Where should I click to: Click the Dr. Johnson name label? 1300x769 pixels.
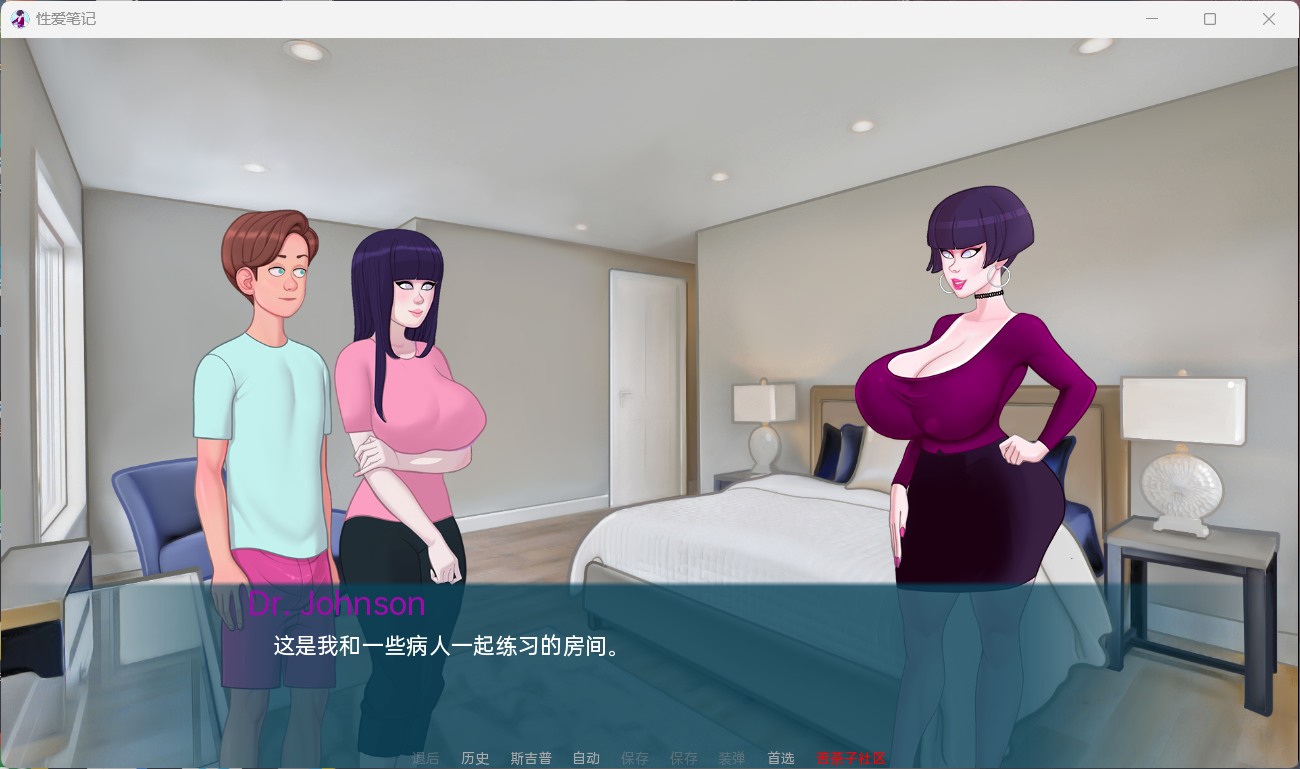pos(337,604)
